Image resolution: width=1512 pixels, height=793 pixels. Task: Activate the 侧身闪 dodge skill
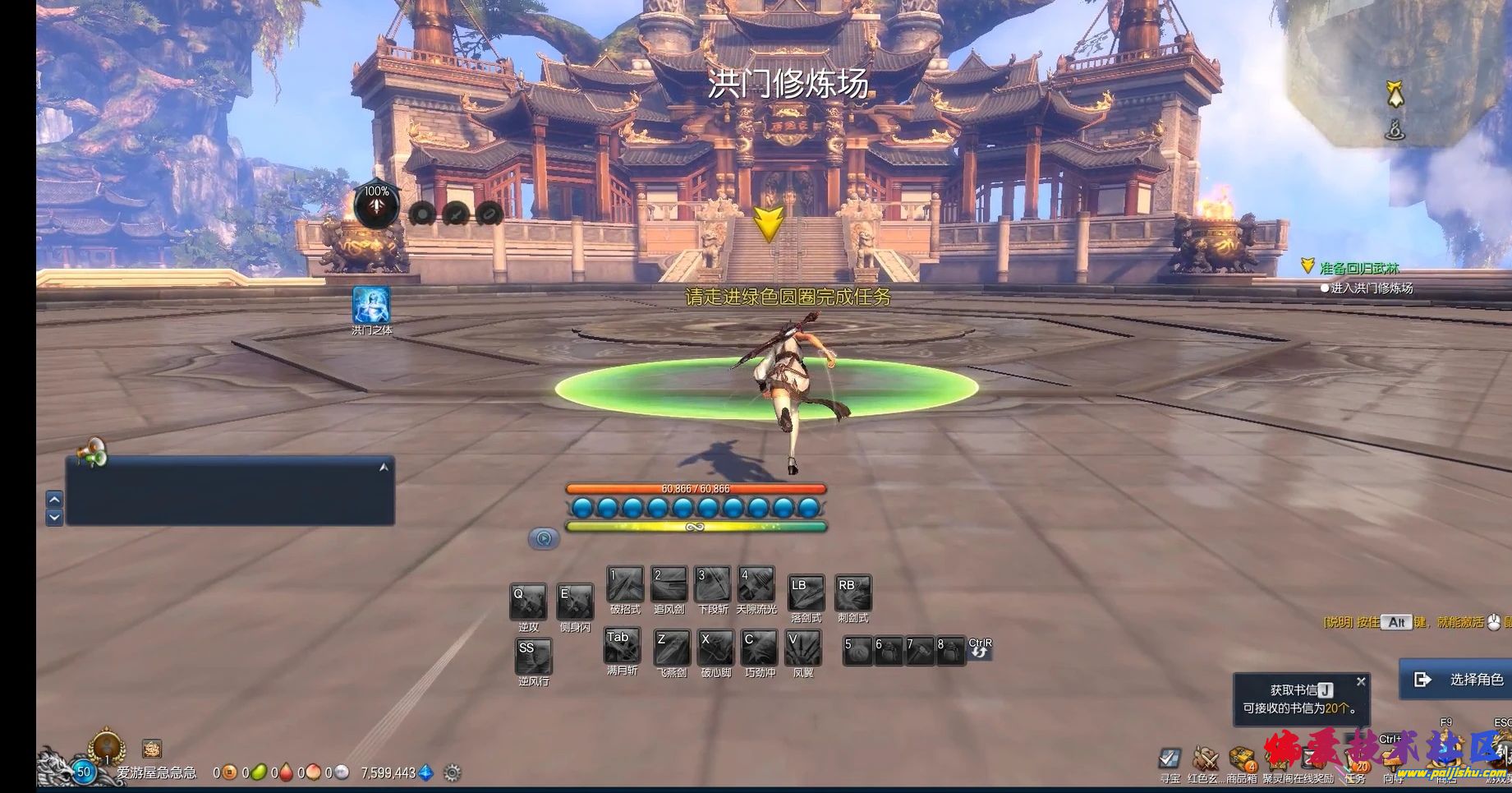click(575, 602)
